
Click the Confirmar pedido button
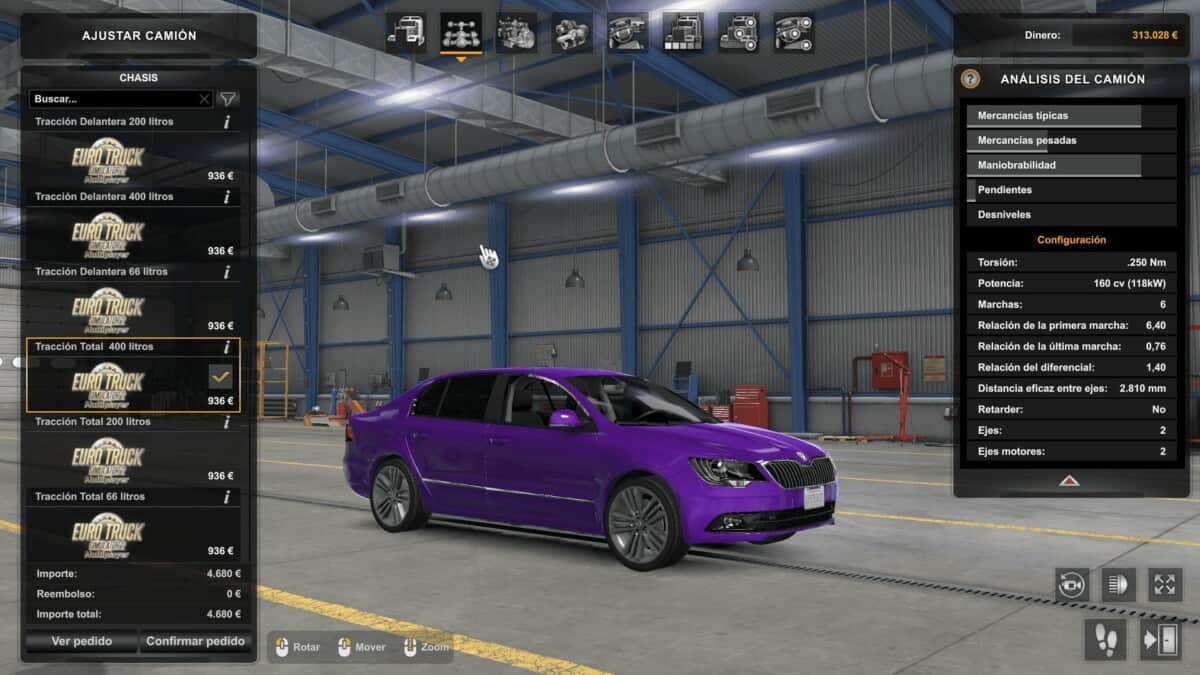(195, 642)
